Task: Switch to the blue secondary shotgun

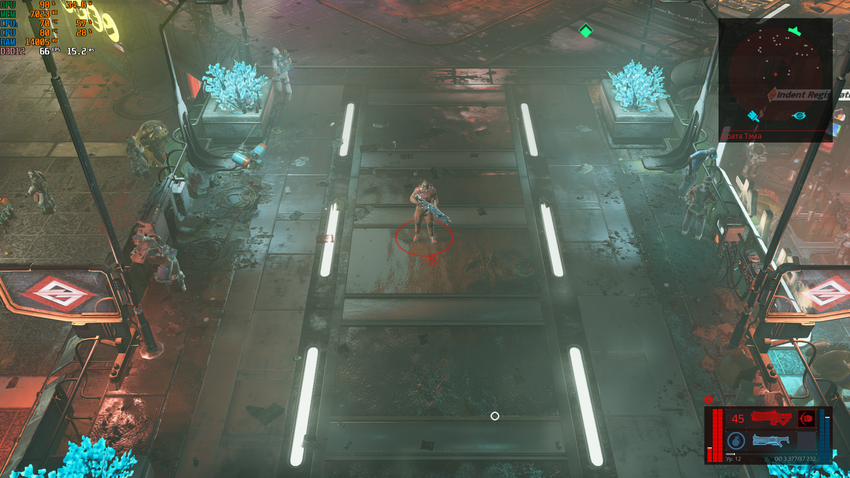Action: point(771,440)
